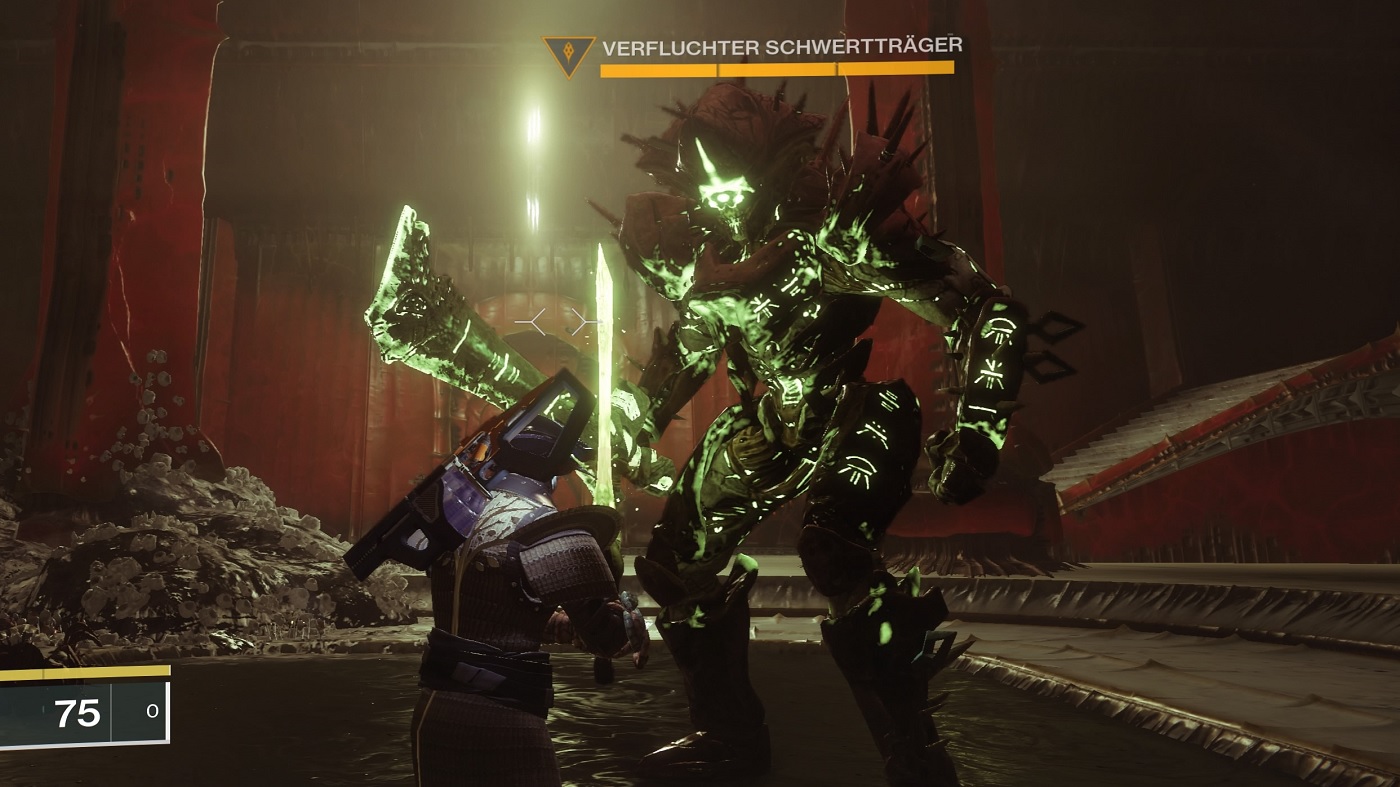Click the triangular boss emblem beside Verfluchter Schwertträger

click(x=567, y=54)
